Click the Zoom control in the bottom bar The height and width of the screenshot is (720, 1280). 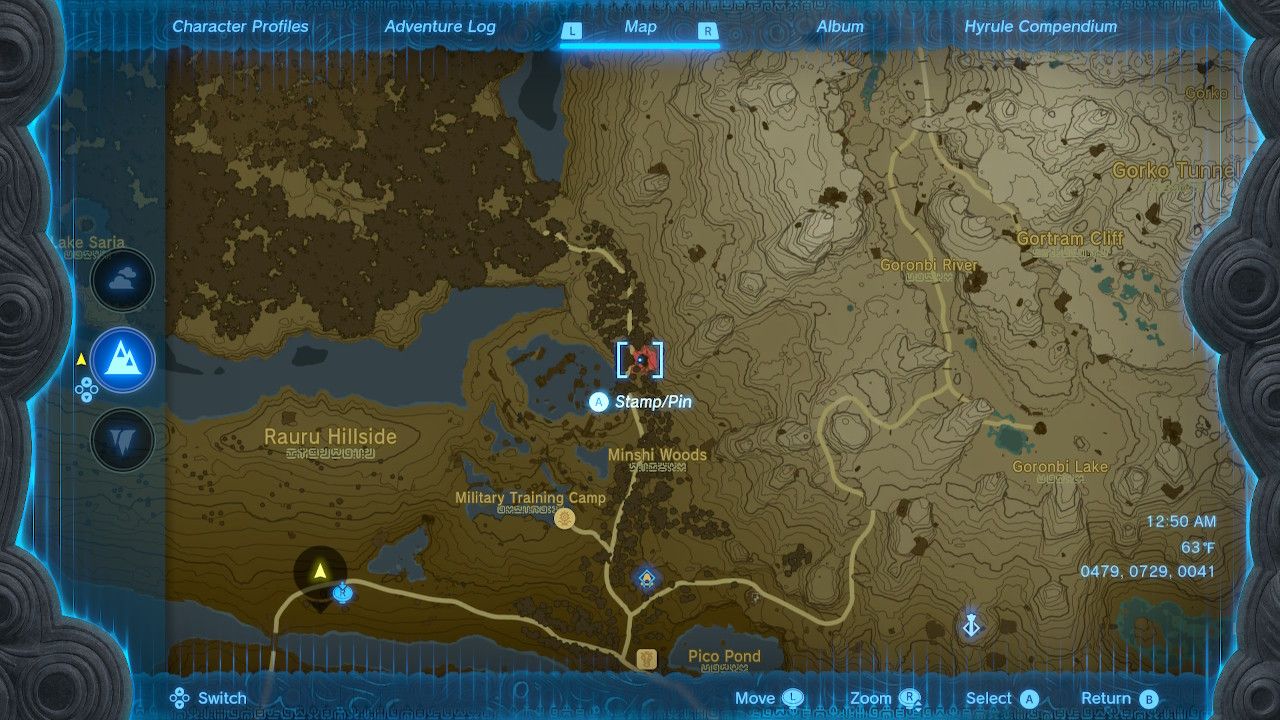pyautogui.click(x=877, y=697)
